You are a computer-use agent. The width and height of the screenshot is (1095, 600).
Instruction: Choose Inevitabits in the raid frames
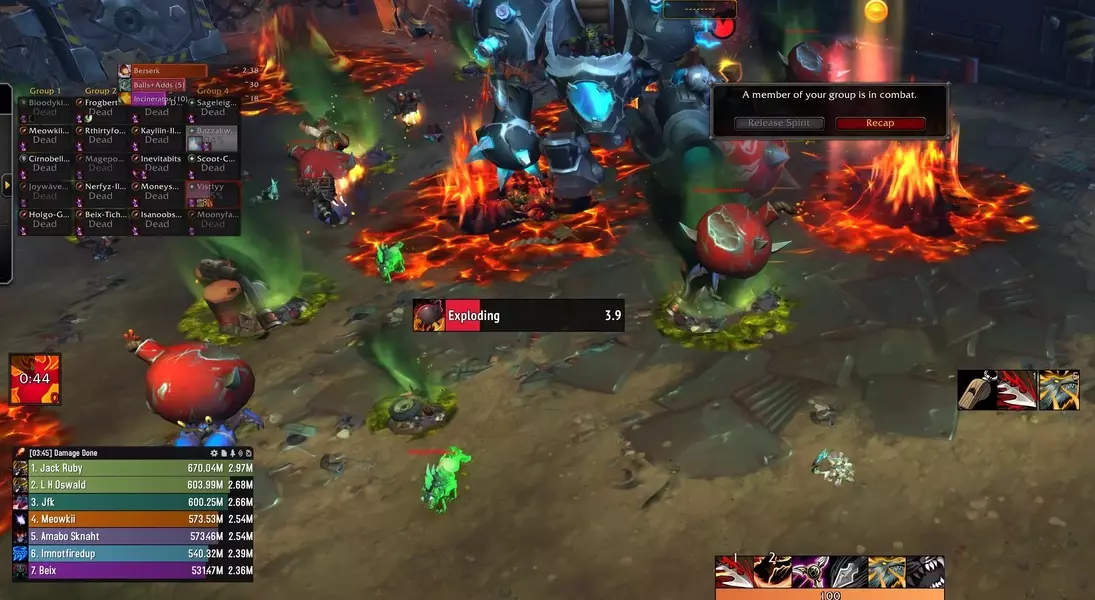click(x=157, y=163)
